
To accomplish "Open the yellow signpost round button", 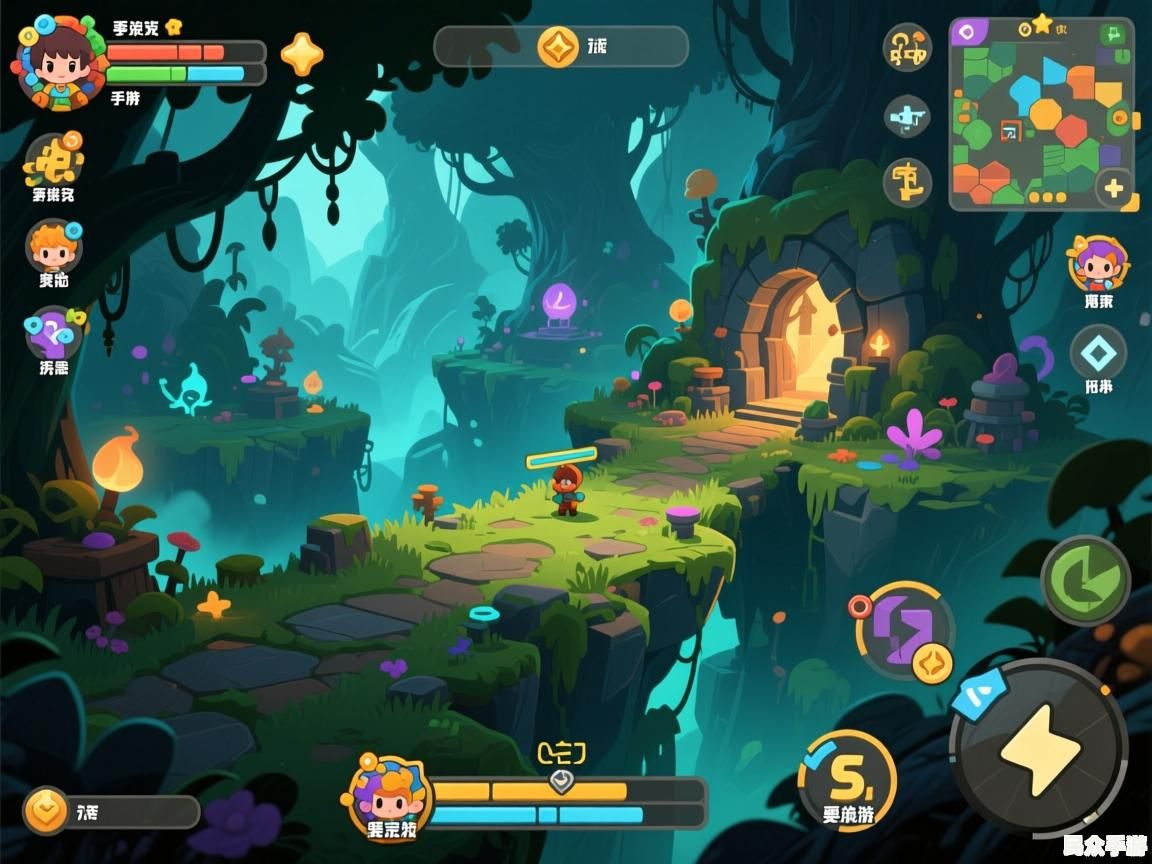I will coord(907,183).
